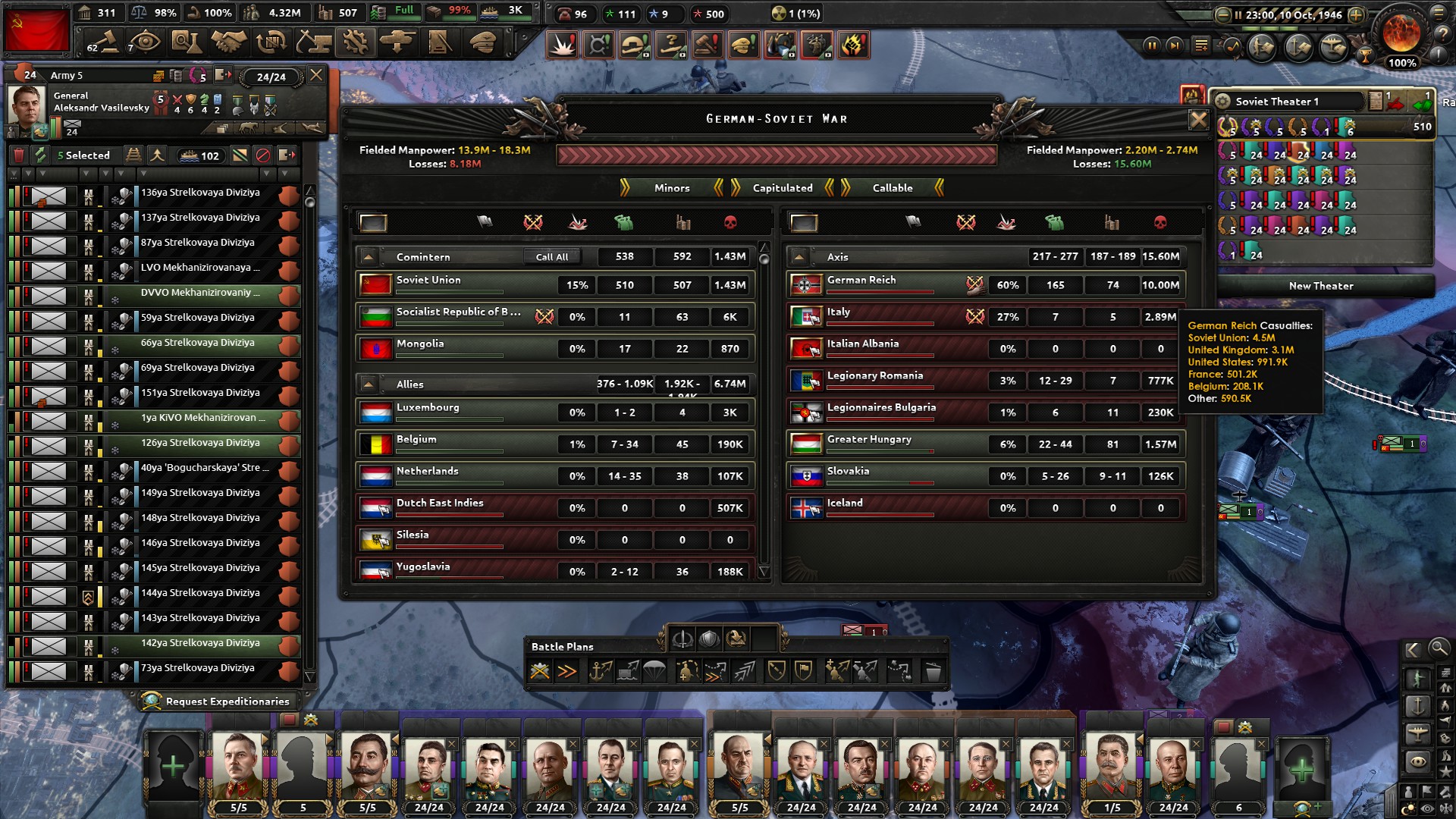Screen dimensions: 1456x819
Task: Select the Garrison shield order in Battle Plans
Action: [803, 671]
